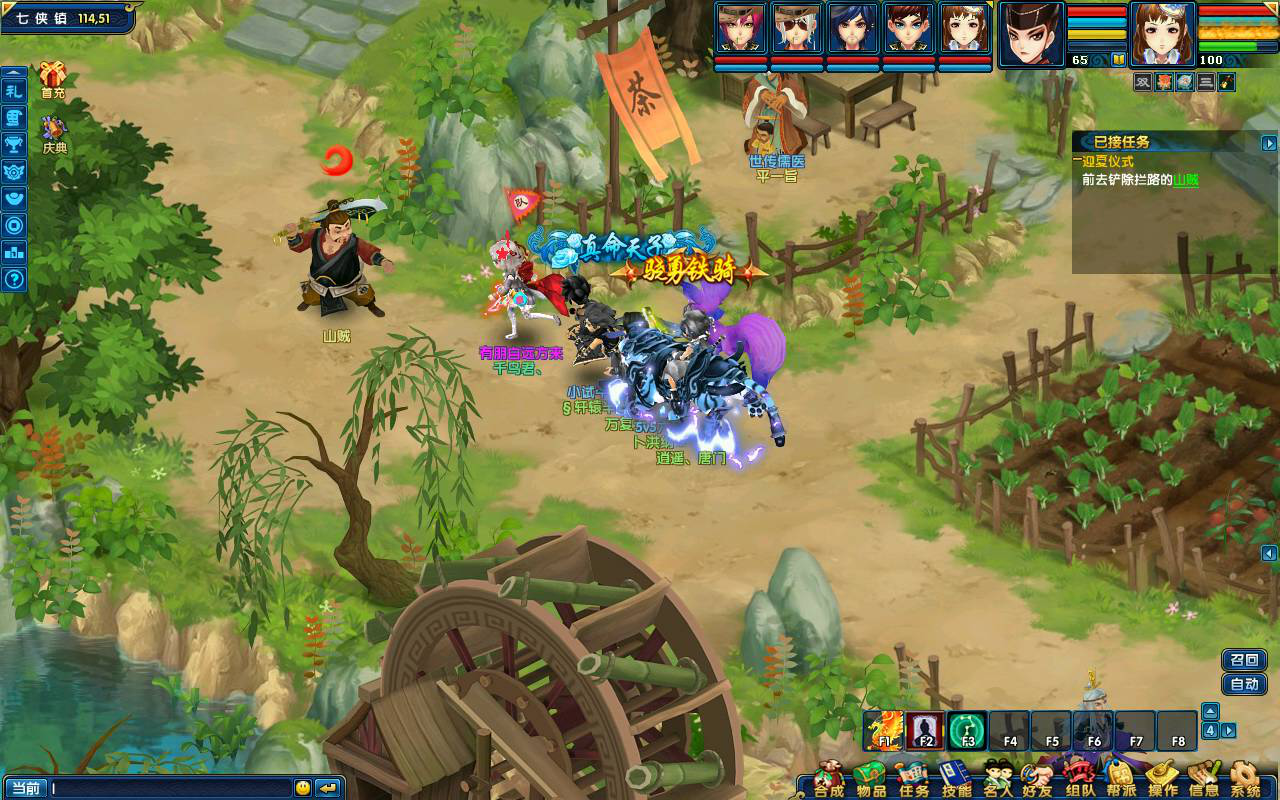Activate the F3 green constellation skill
Screen dimensions: 1280x800
click(x=968, y=731)
